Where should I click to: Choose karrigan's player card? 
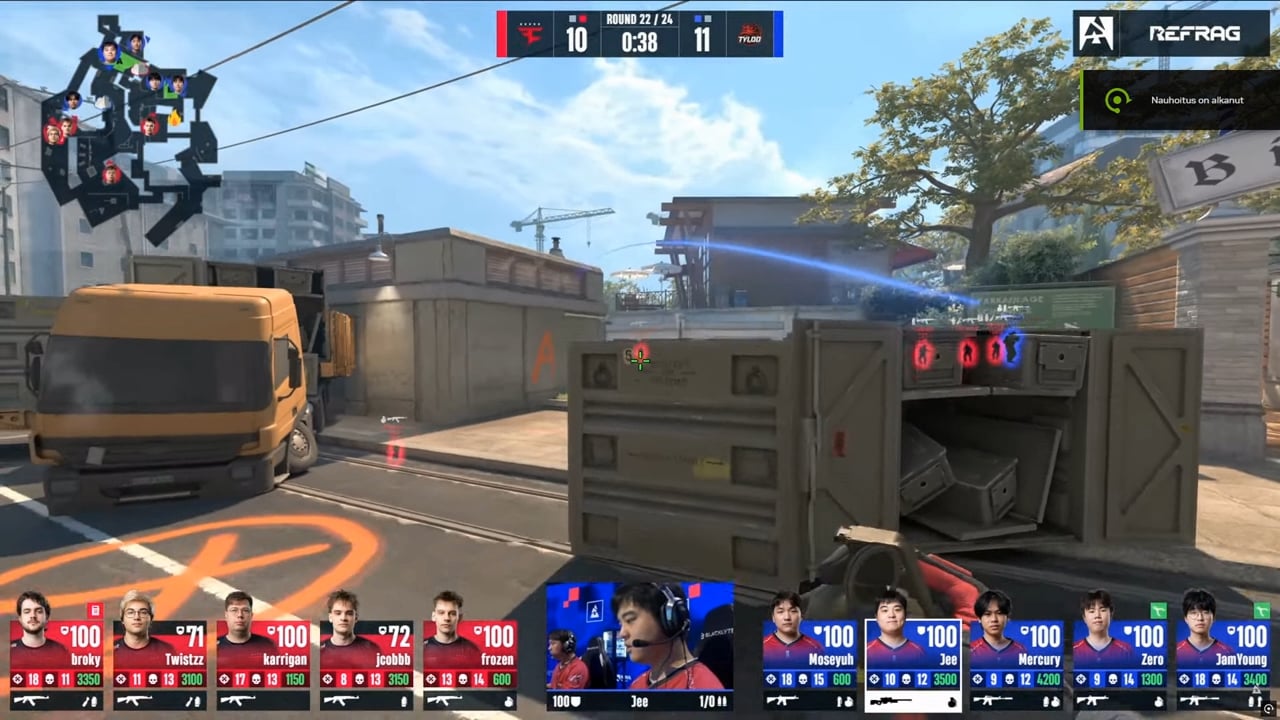click(x=263, y=655)
